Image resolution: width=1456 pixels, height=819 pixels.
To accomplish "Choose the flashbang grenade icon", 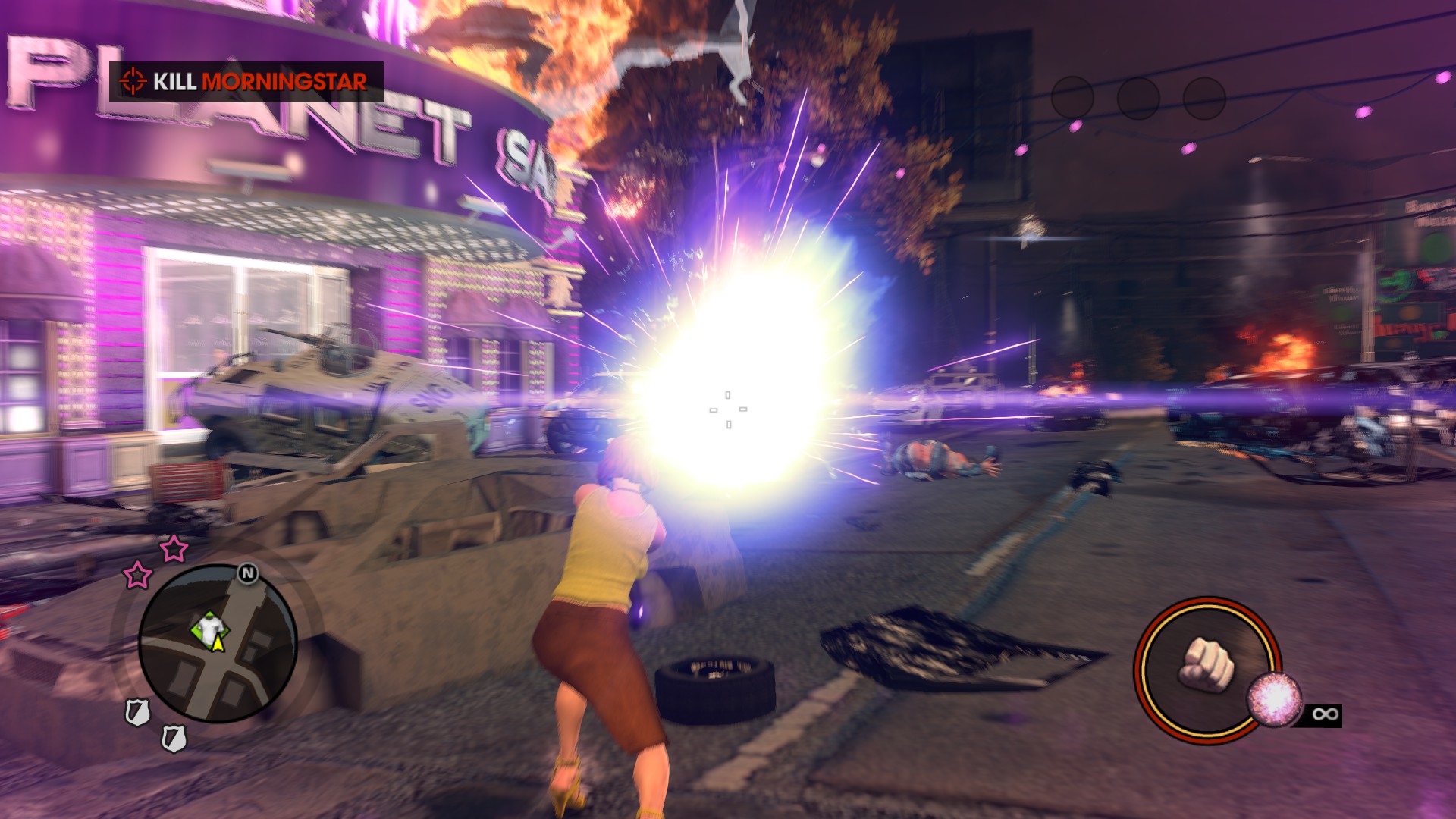I will 1275,698.
